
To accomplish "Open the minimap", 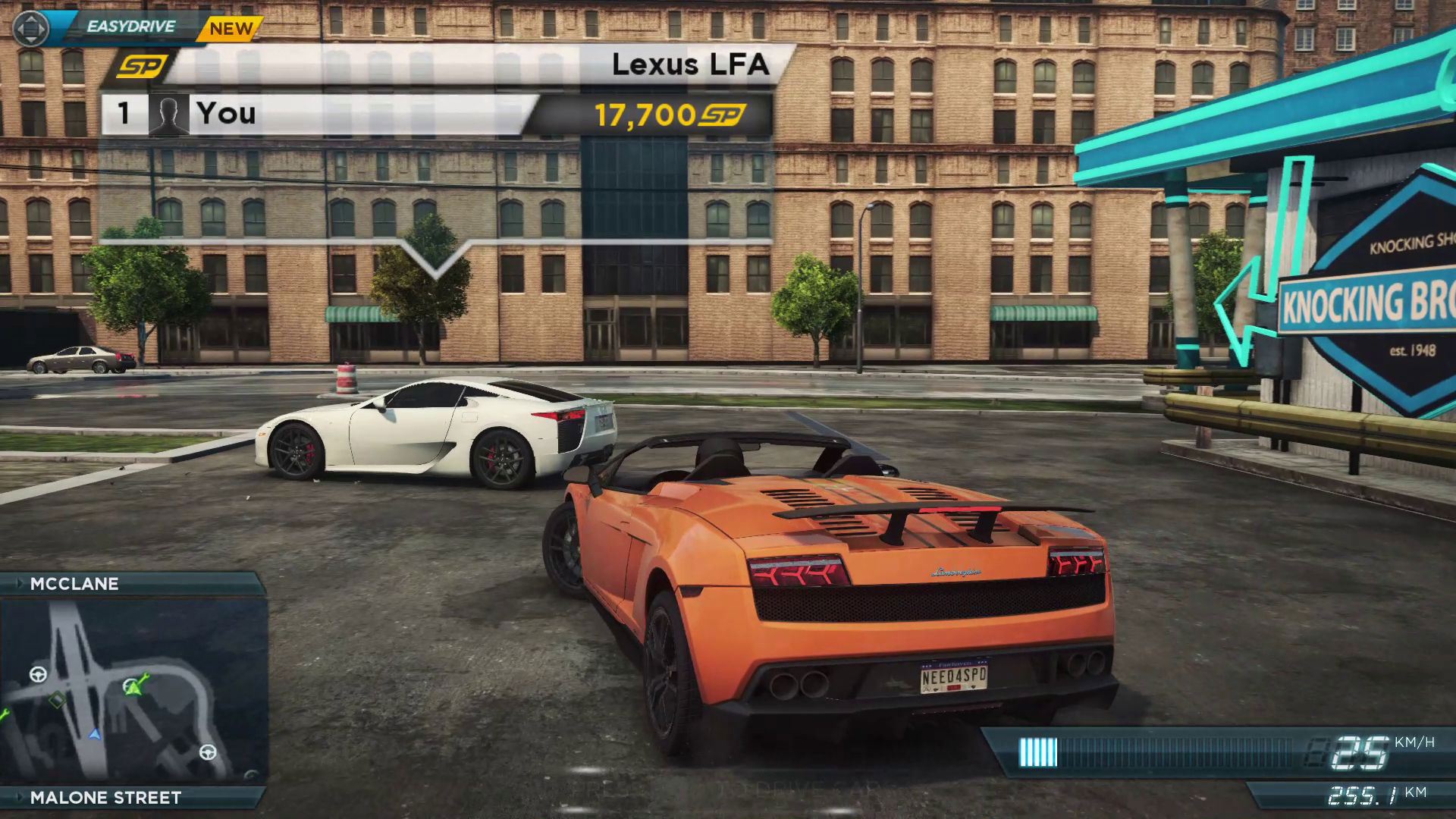I will pos(133,690).
